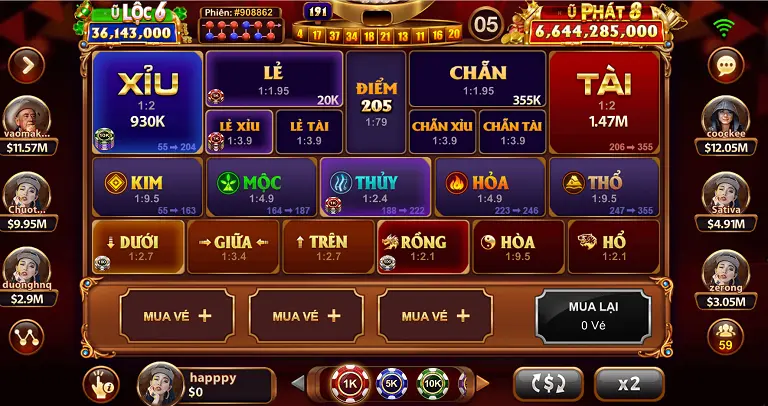Image resolution: width=768 pixels, height=406 pixels.
Task: Bet on the RỒNG dragon tile
Action: tap(424, 246)
